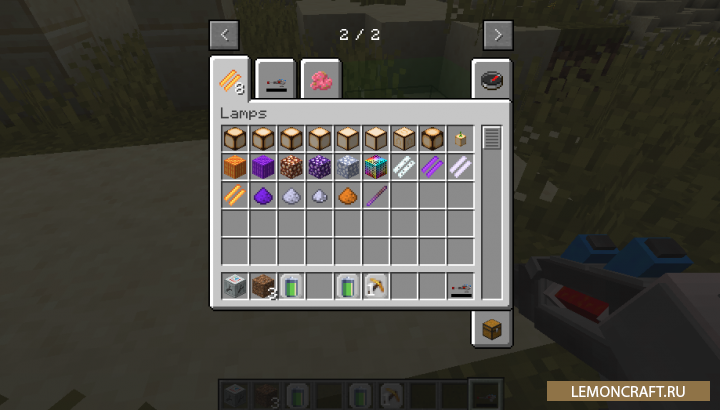Select the Lamps tab with orange rods
Image resolution: width=720 pixels, height=410 pixels.
point(229,80)
